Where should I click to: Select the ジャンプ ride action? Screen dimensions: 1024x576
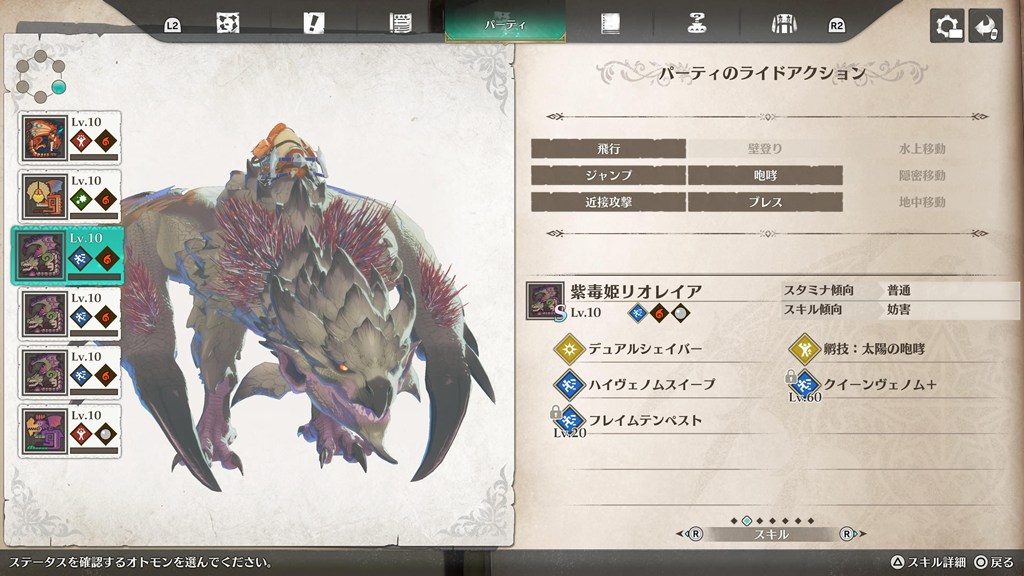tap(608, 175)
